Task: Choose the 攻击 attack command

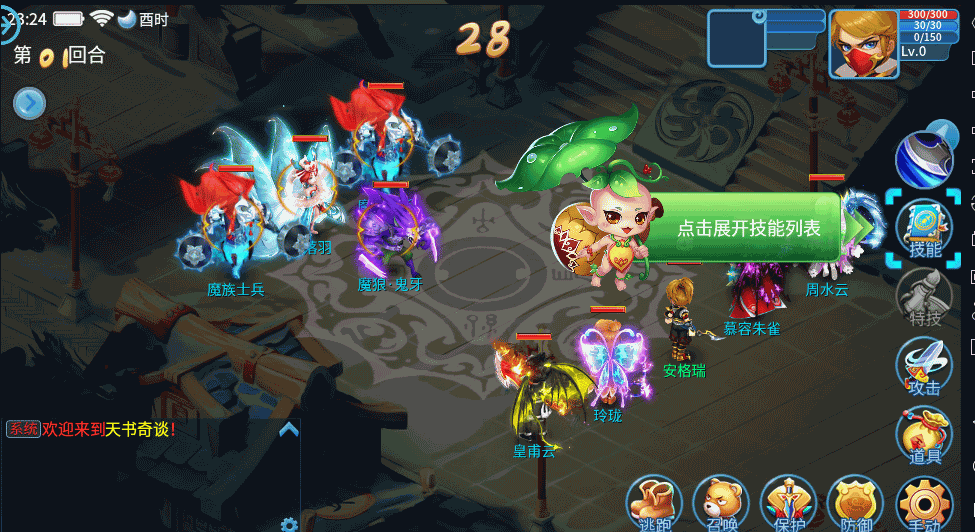Action: tap(923, 366)
